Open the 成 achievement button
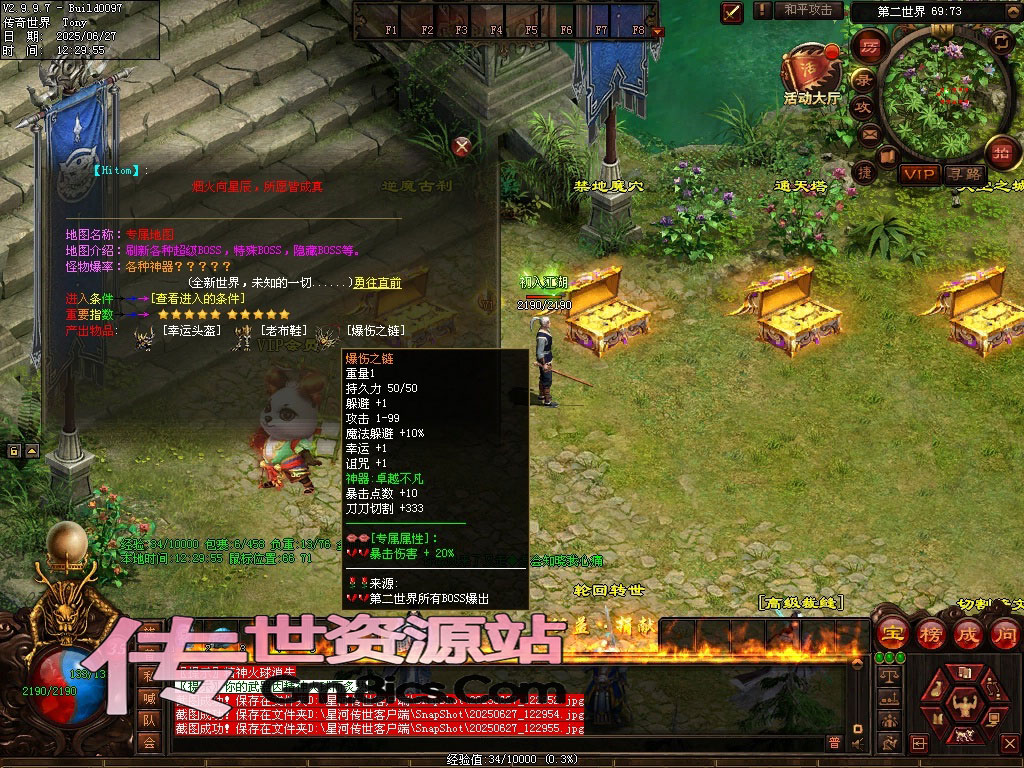This screenshot has height=768, width=1024. point(969,633)
